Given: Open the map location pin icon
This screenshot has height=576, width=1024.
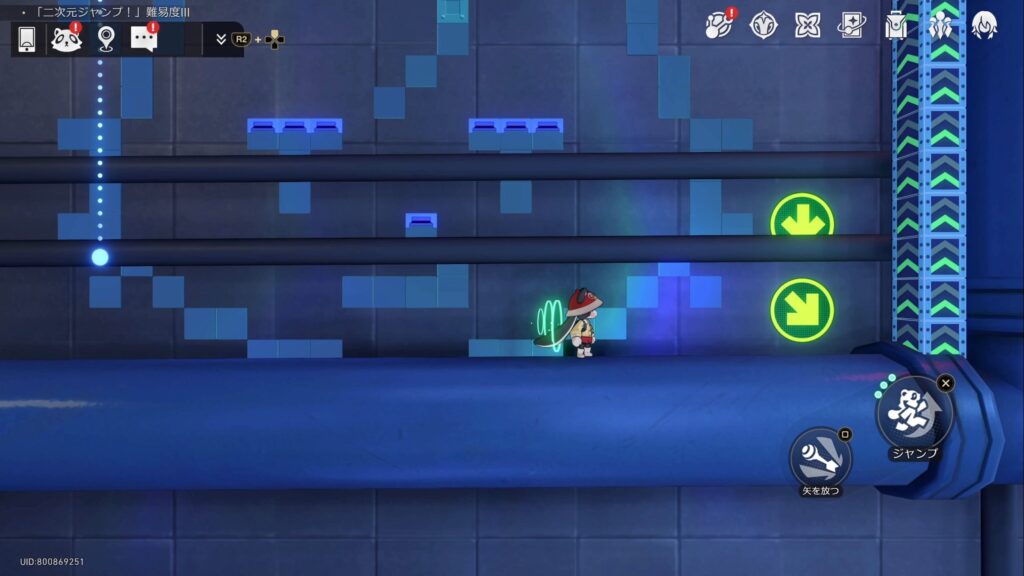Looking at the screenshot, I should (106, 40).
